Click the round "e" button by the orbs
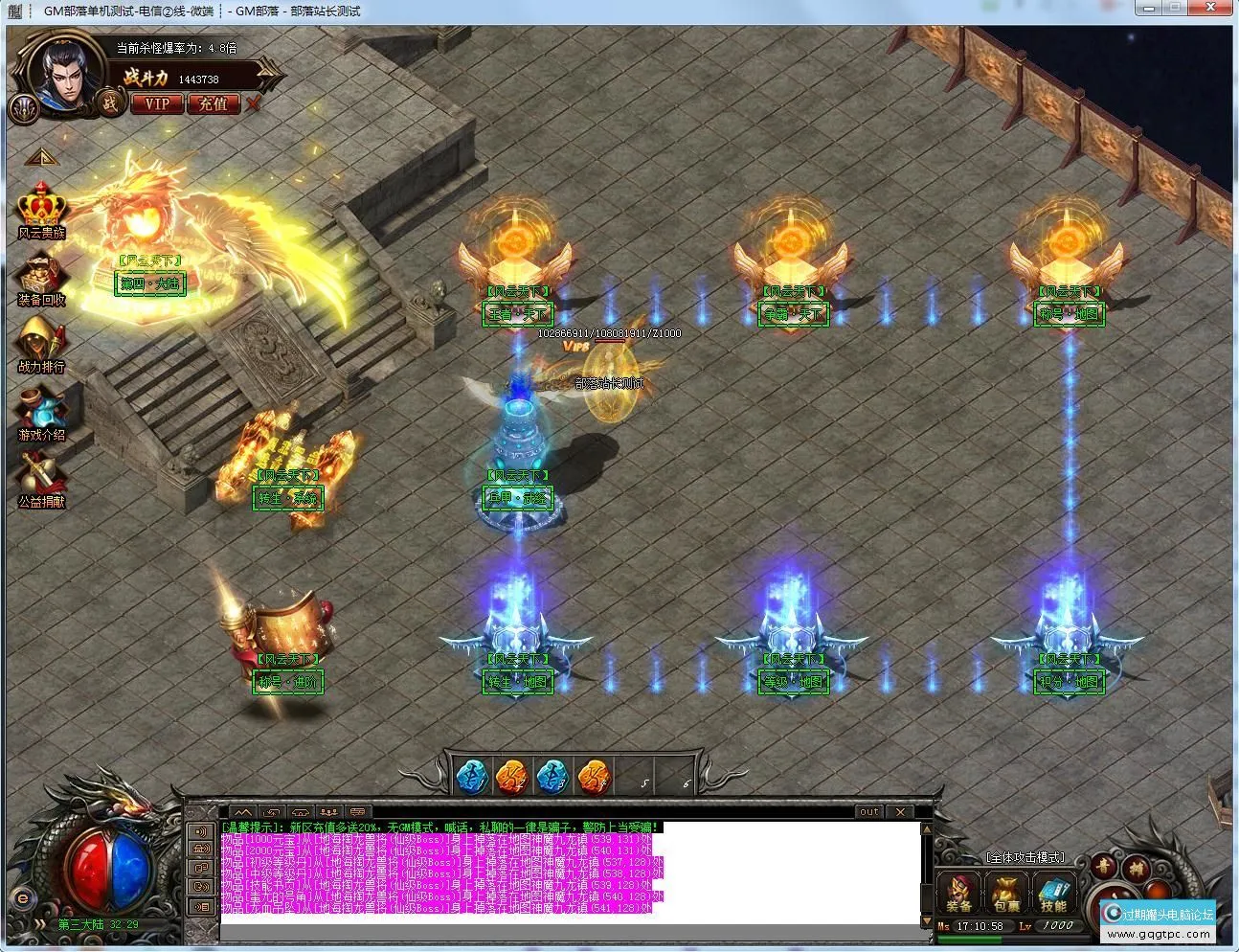The height and width of the screenshot is (952, 1239). coord(22,898)
